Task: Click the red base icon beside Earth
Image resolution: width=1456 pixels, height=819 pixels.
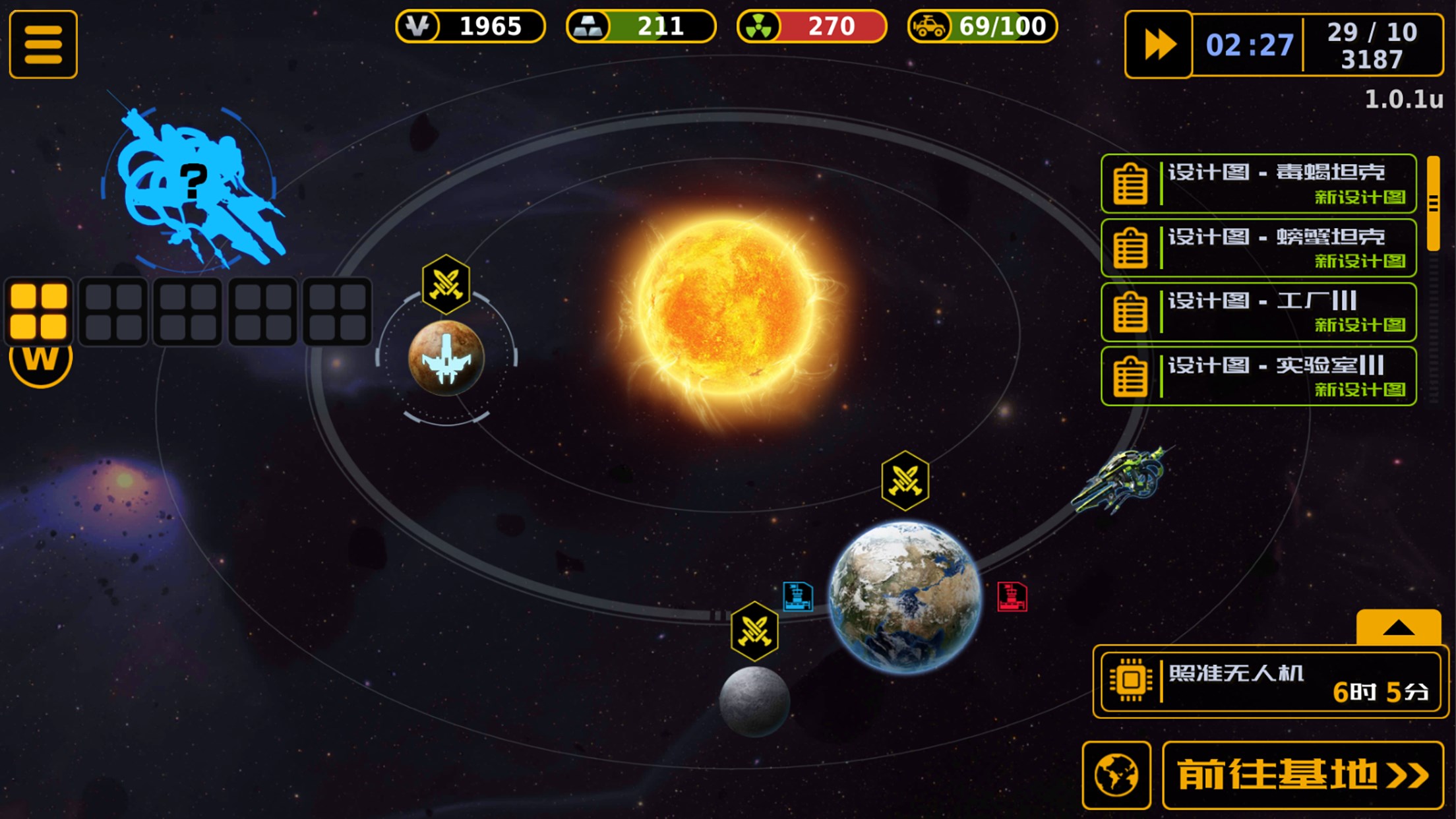Action: pyautogui.click(x=1012, y=597)
